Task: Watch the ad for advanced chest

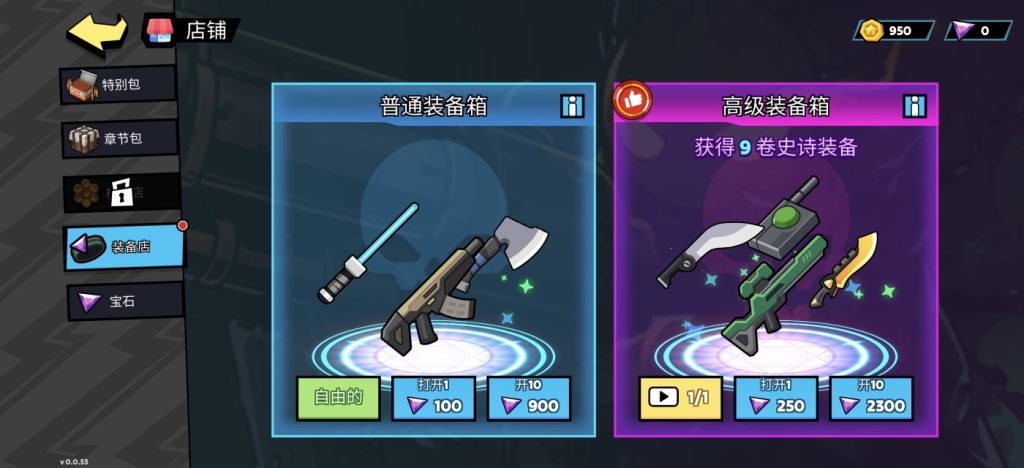Action: coord(680,398)
